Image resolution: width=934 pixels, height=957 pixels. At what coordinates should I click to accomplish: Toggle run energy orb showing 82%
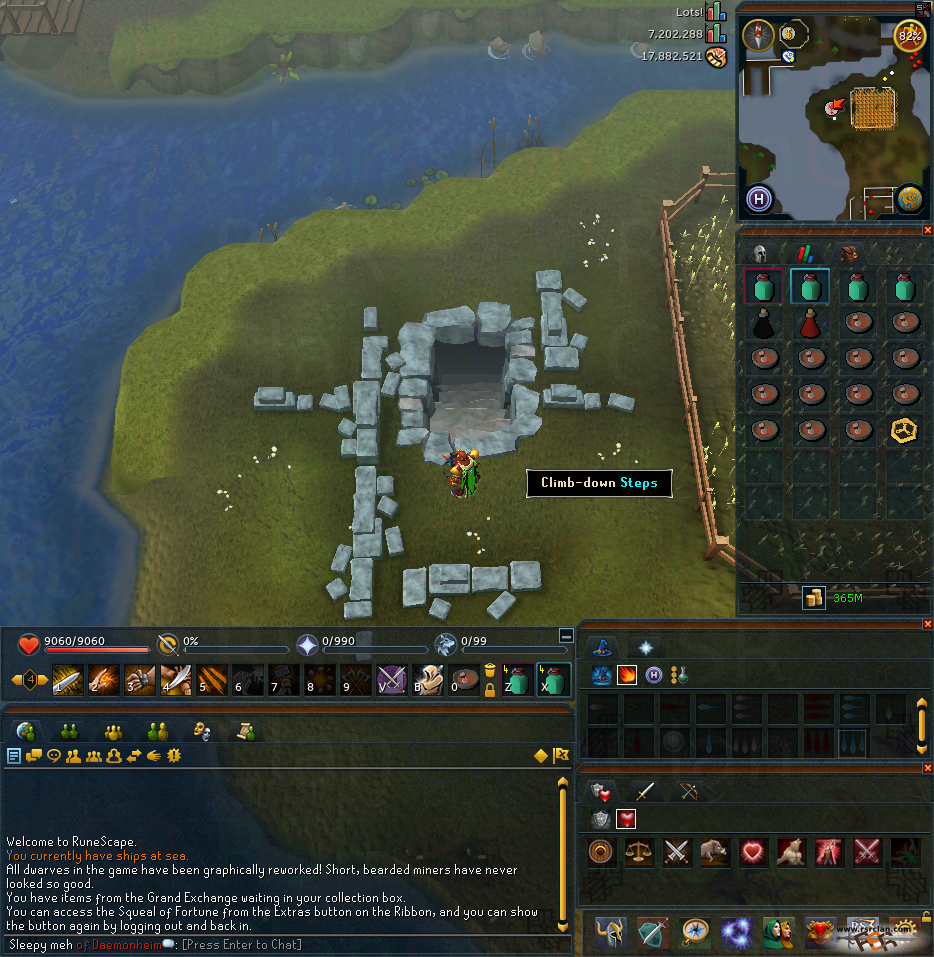tap(909, 36)
